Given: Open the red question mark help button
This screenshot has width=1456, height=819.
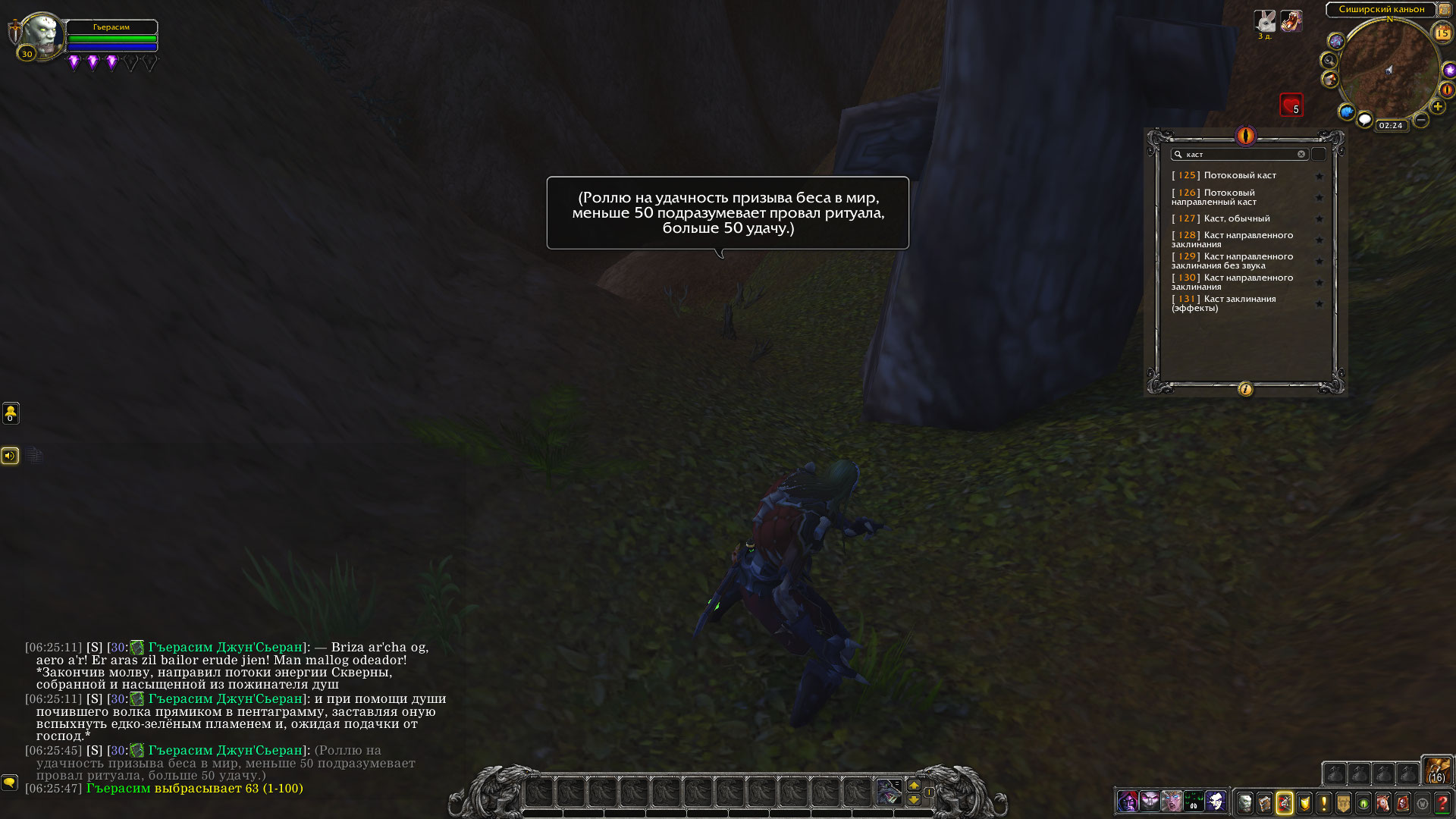Looking at the screenshot, I should pyautogui.click(x=1442, y=802).
